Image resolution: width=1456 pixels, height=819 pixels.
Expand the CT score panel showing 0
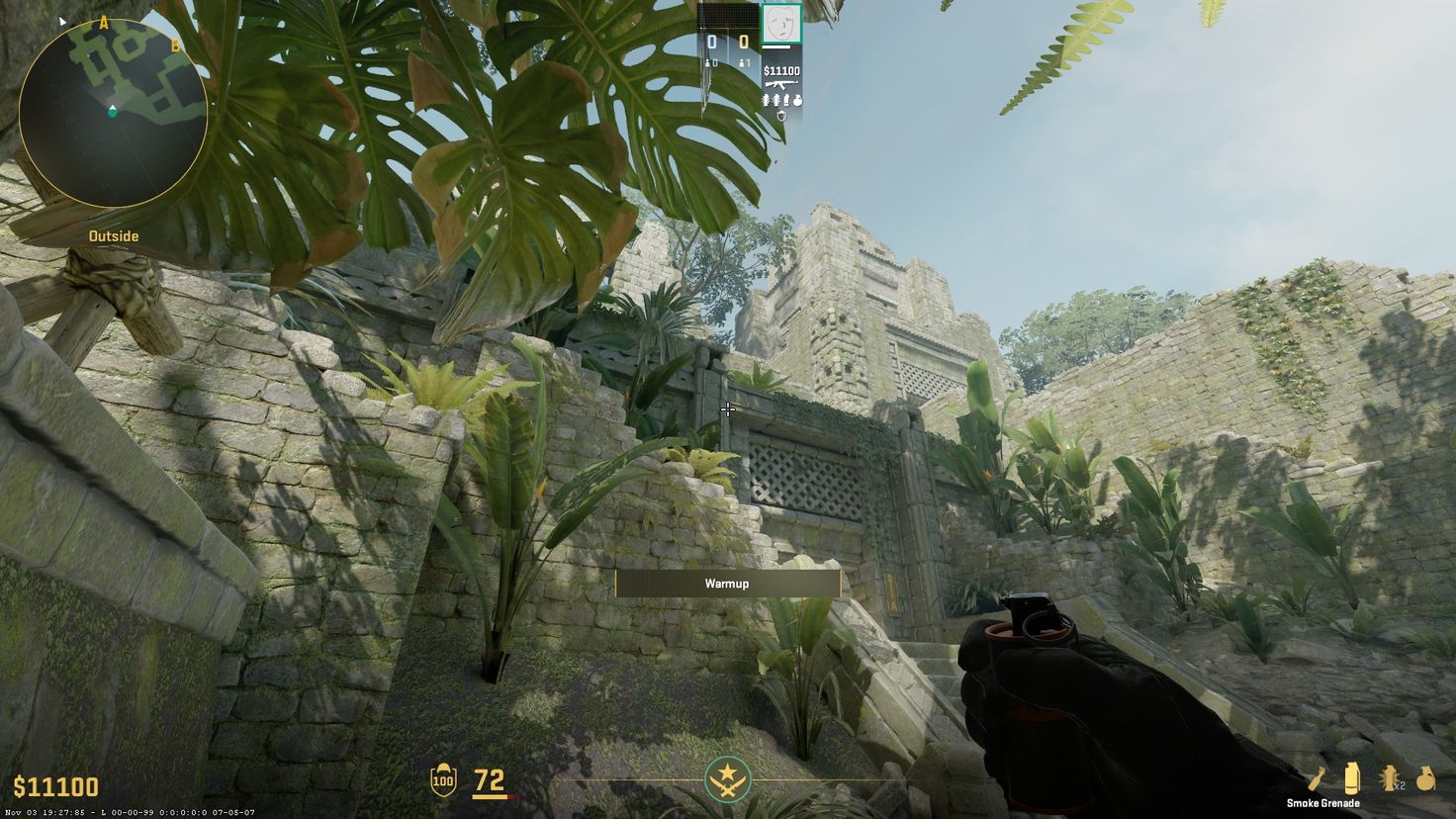coord(711,40)
